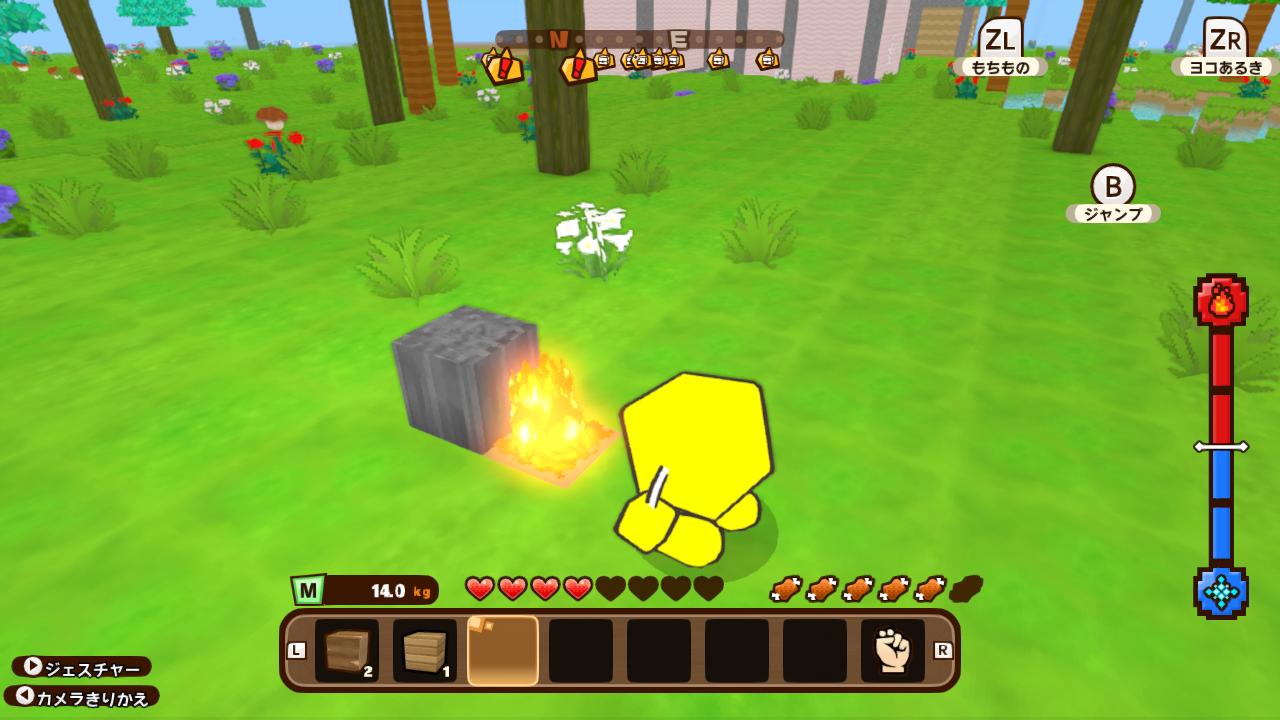Open the green M bag weight icon

[308, 590]
